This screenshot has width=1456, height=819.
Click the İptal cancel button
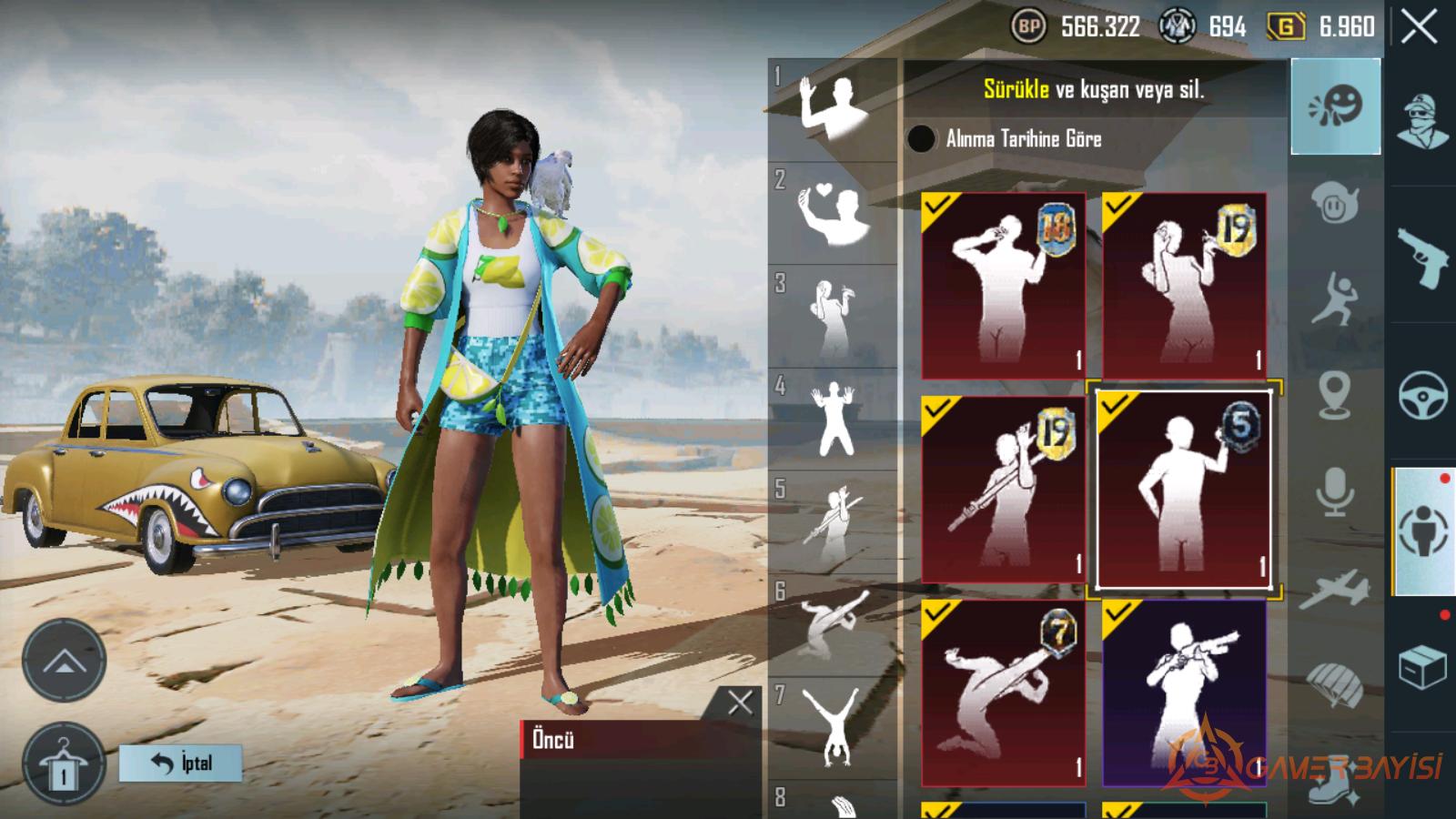tap(181, 763)
